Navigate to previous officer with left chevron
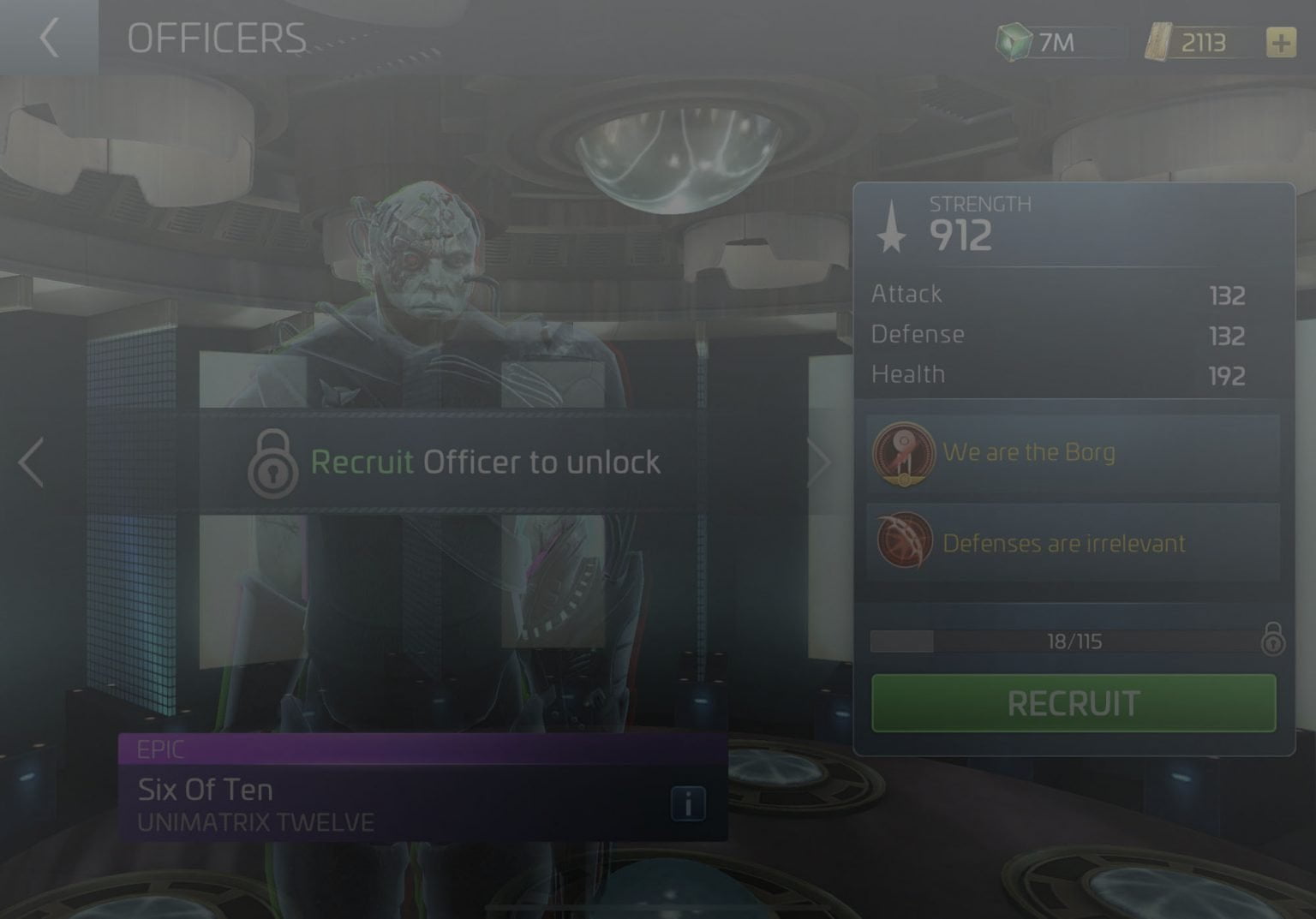The image size is (1316, 919). pos(32,462)
